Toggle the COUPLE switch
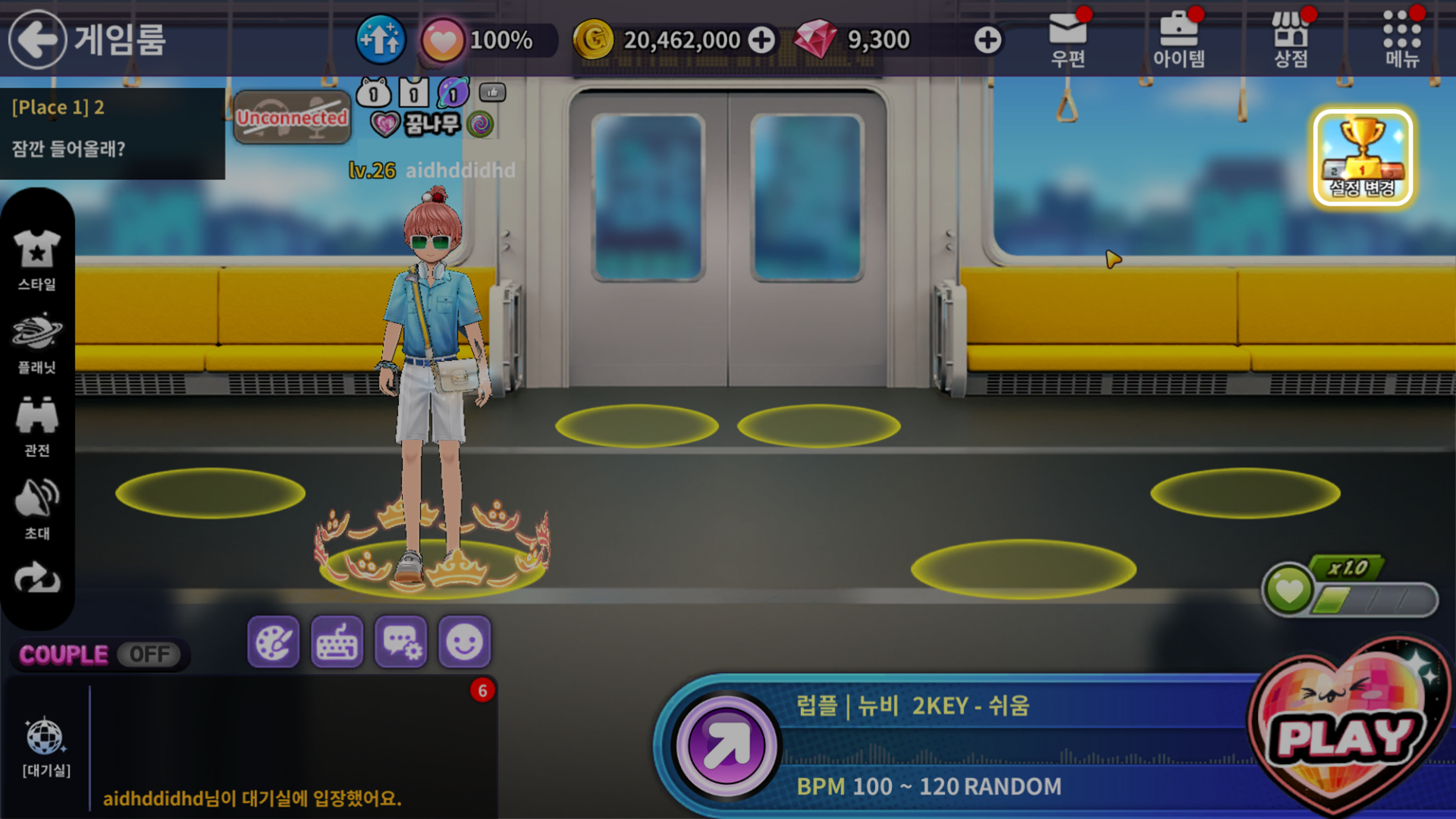This screenshot has height=819, width=1456. 149,654
